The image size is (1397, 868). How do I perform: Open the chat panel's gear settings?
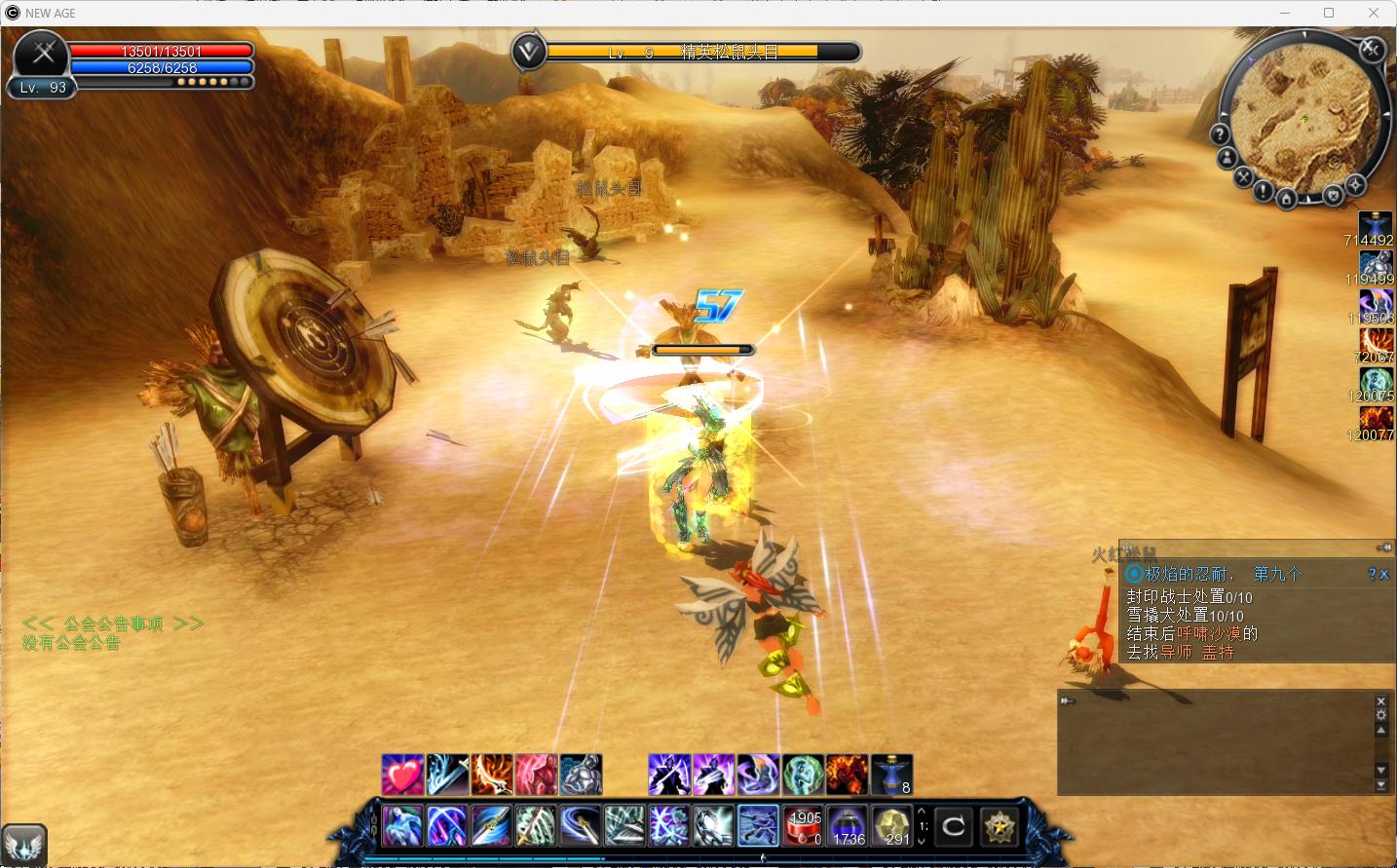tap(1380, 715)
